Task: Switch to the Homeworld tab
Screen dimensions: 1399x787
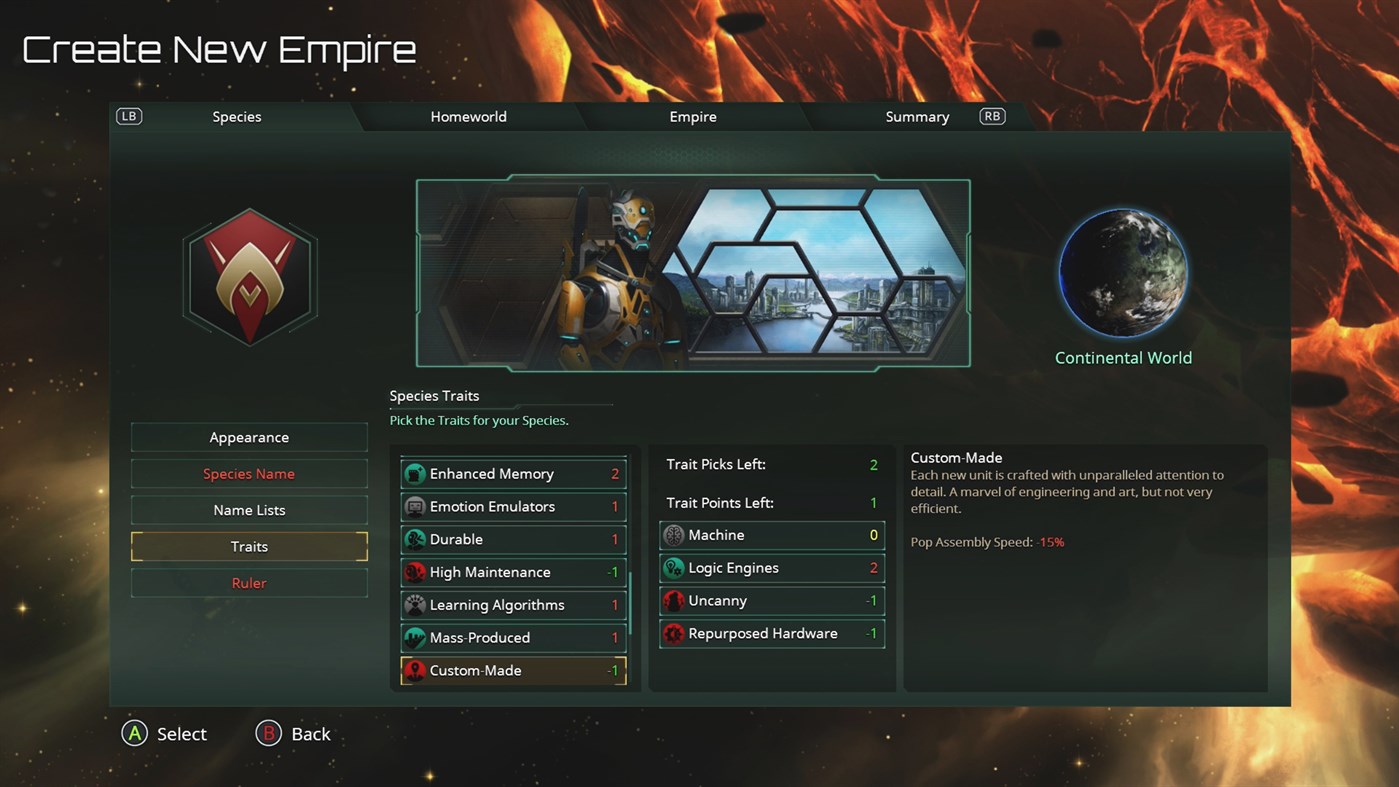Action: pos(468,116)
